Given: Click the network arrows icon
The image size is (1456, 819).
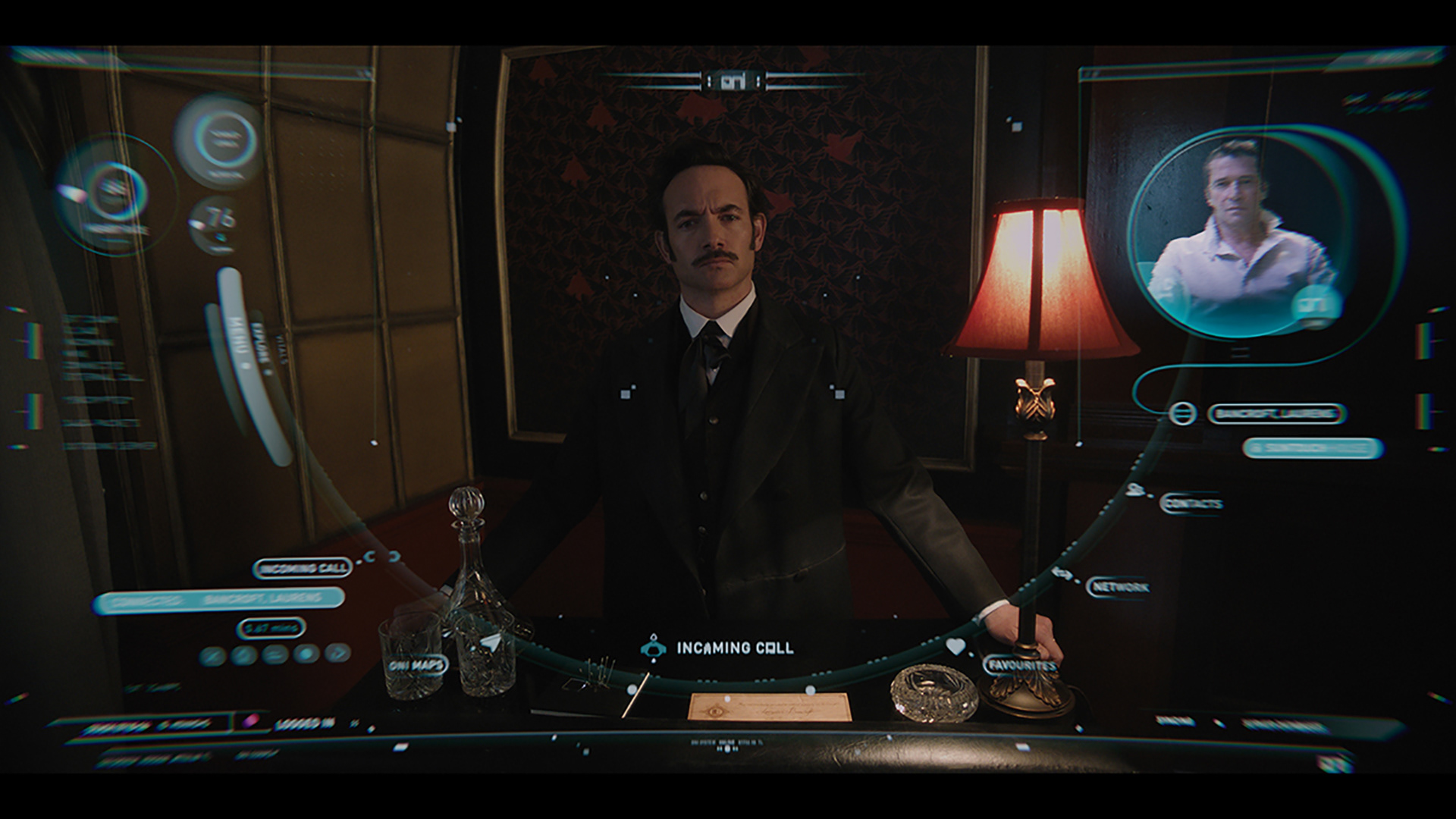Looking at the screenshot, I should click(x=1063, y=574).
